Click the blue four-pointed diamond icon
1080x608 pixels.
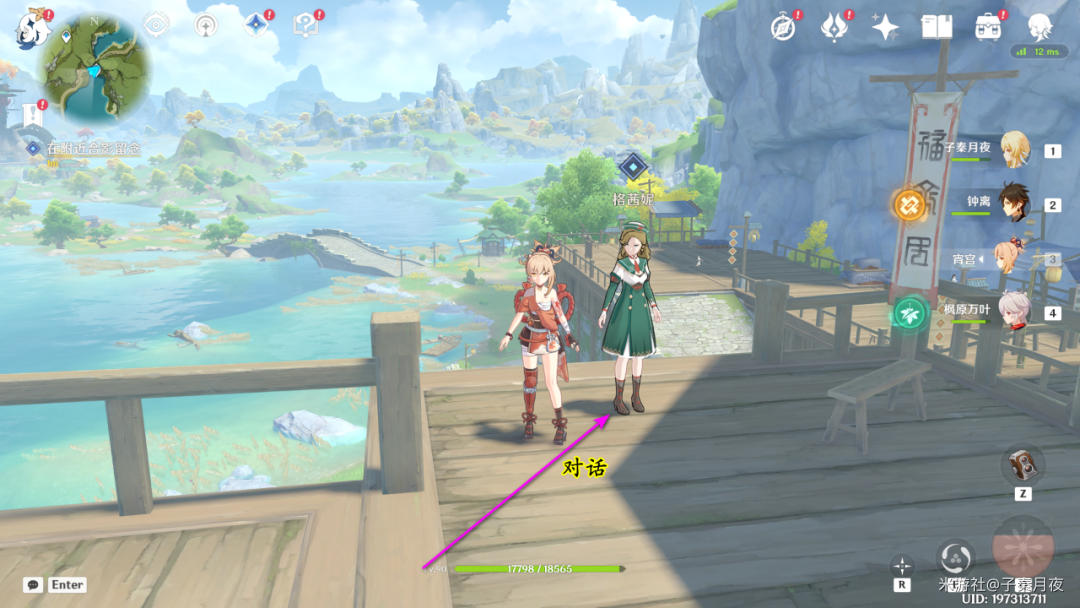[256, 25]
